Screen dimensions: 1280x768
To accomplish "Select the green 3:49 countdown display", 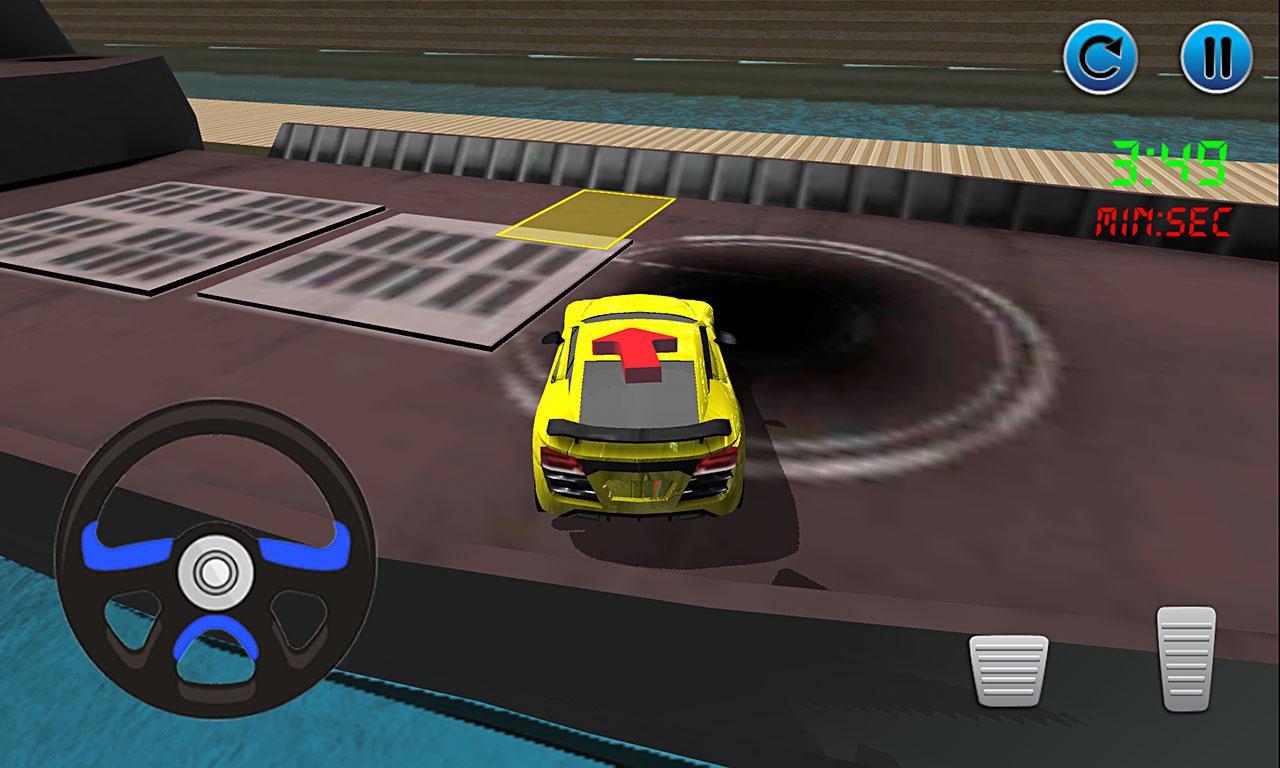I will [1168, 163].
